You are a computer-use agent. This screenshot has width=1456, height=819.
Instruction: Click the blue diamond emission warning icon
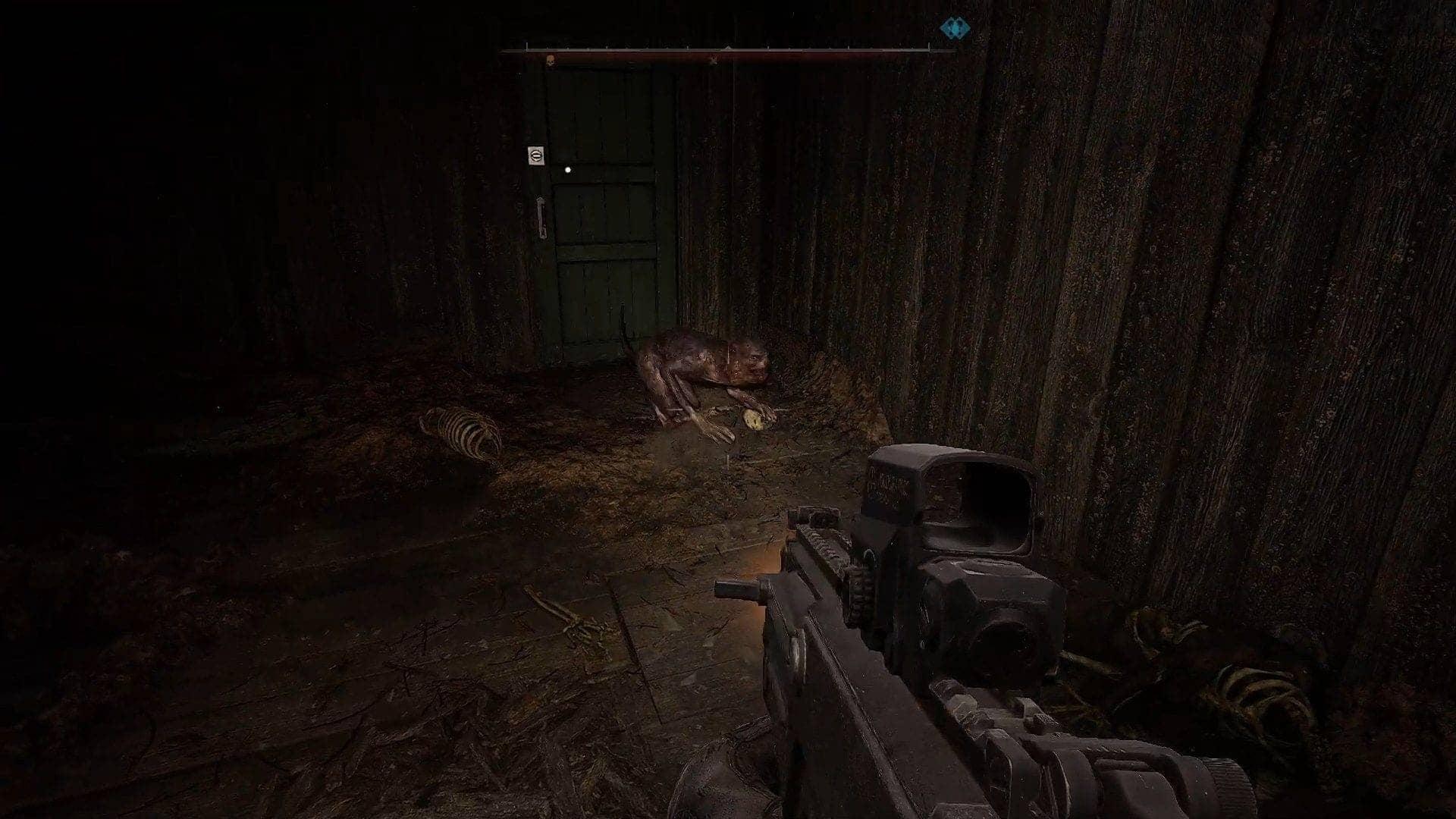[954, 29]
